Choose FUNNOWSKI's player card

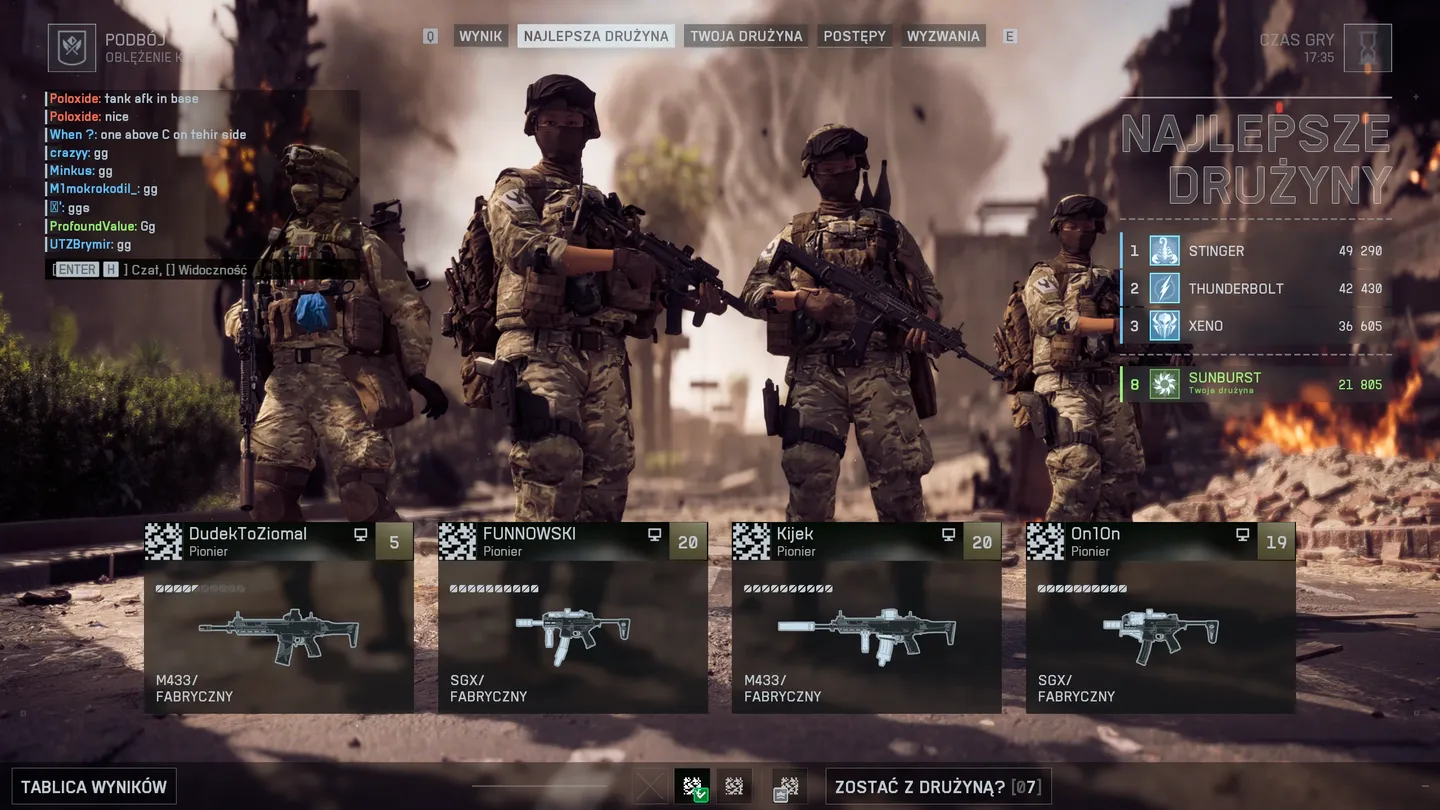coord(573,617)
